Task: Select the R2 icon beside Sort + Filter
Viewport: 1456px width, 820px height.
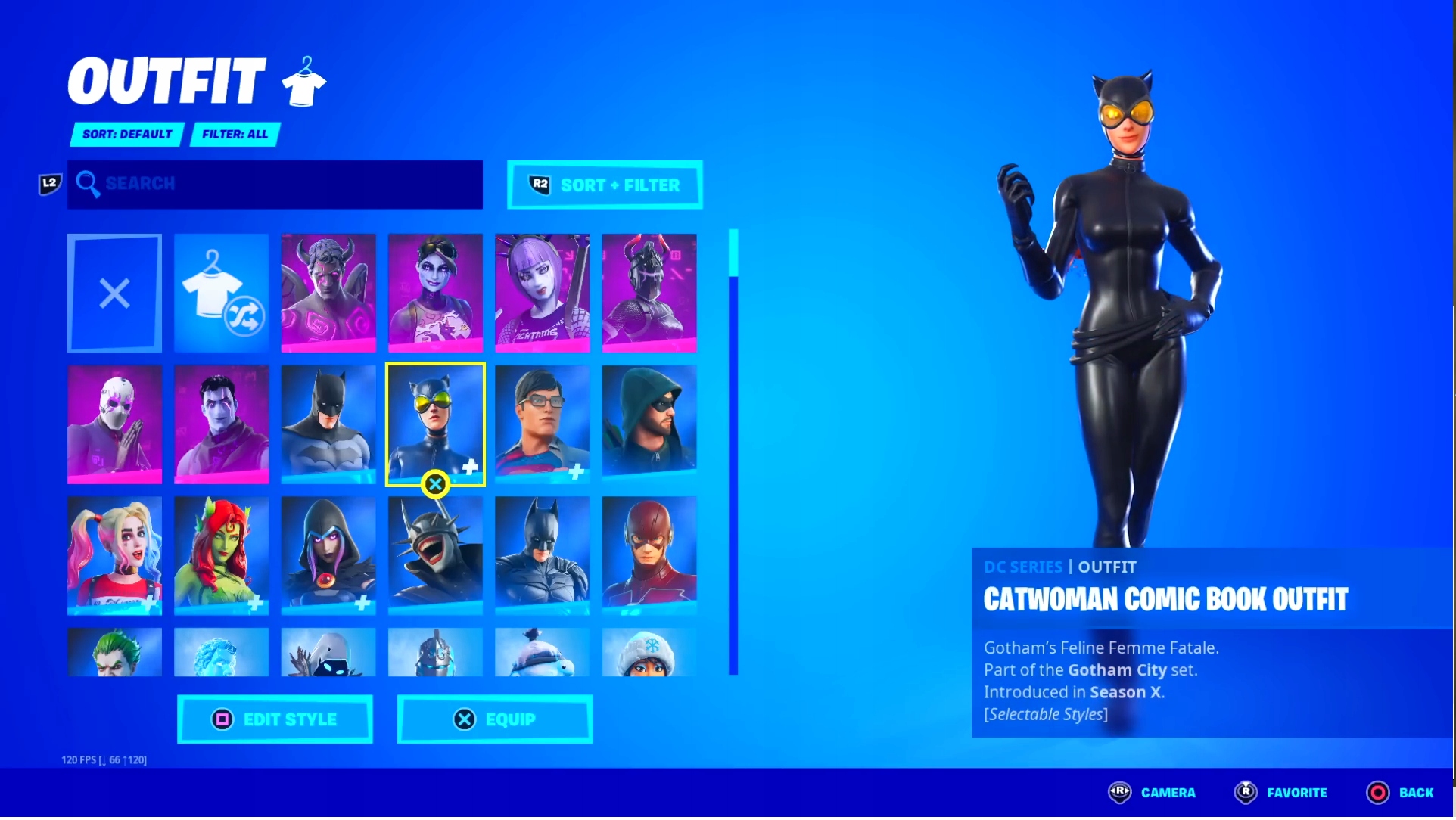Action: [539, 184]
